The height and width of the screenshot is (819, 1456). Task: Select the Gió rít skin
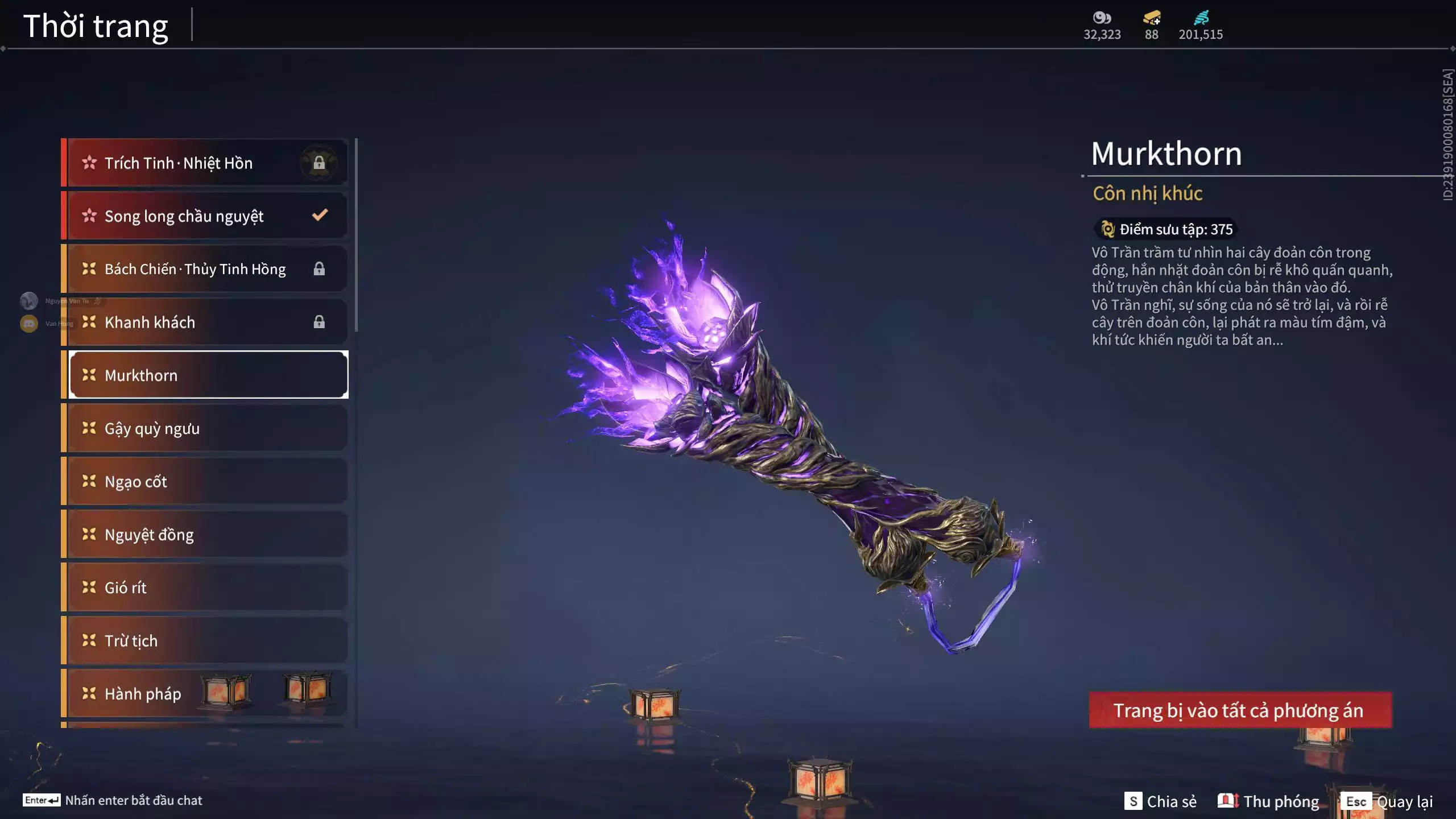[205, 588]
